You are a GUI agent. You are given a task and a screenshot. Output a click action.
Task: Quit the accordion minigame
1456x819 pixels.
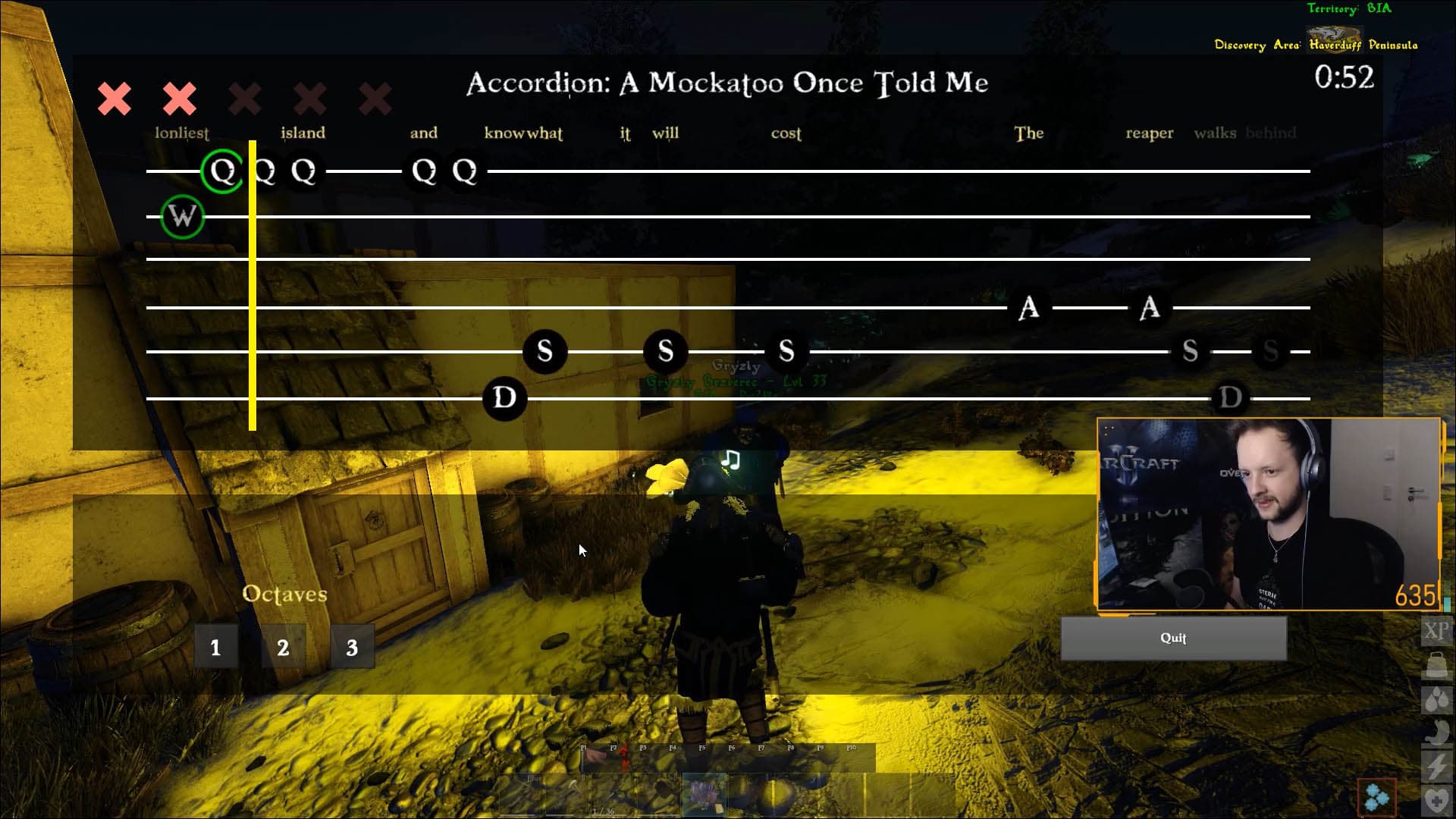coord(1172,638)
